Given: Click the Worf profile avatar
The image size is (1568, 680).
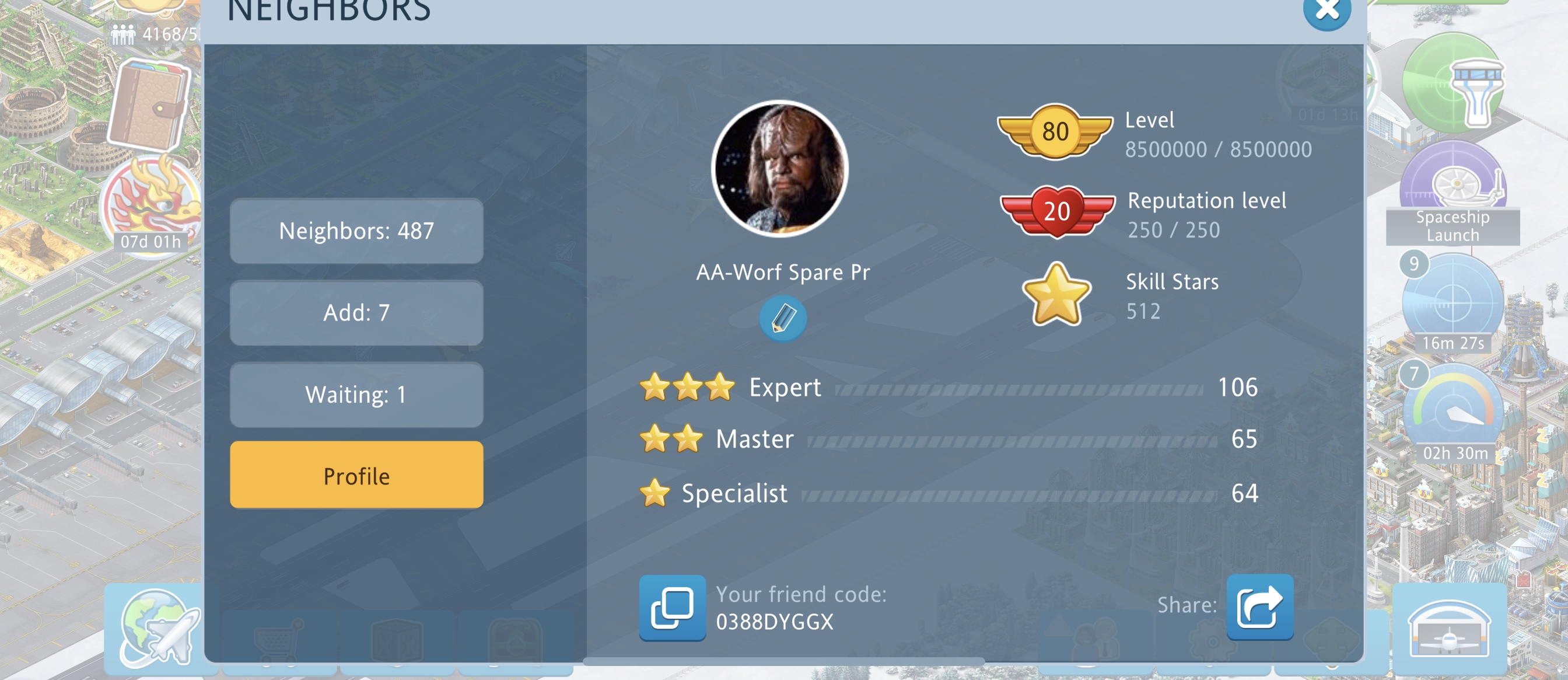Looking at the screenshot, I should point(779,168).
